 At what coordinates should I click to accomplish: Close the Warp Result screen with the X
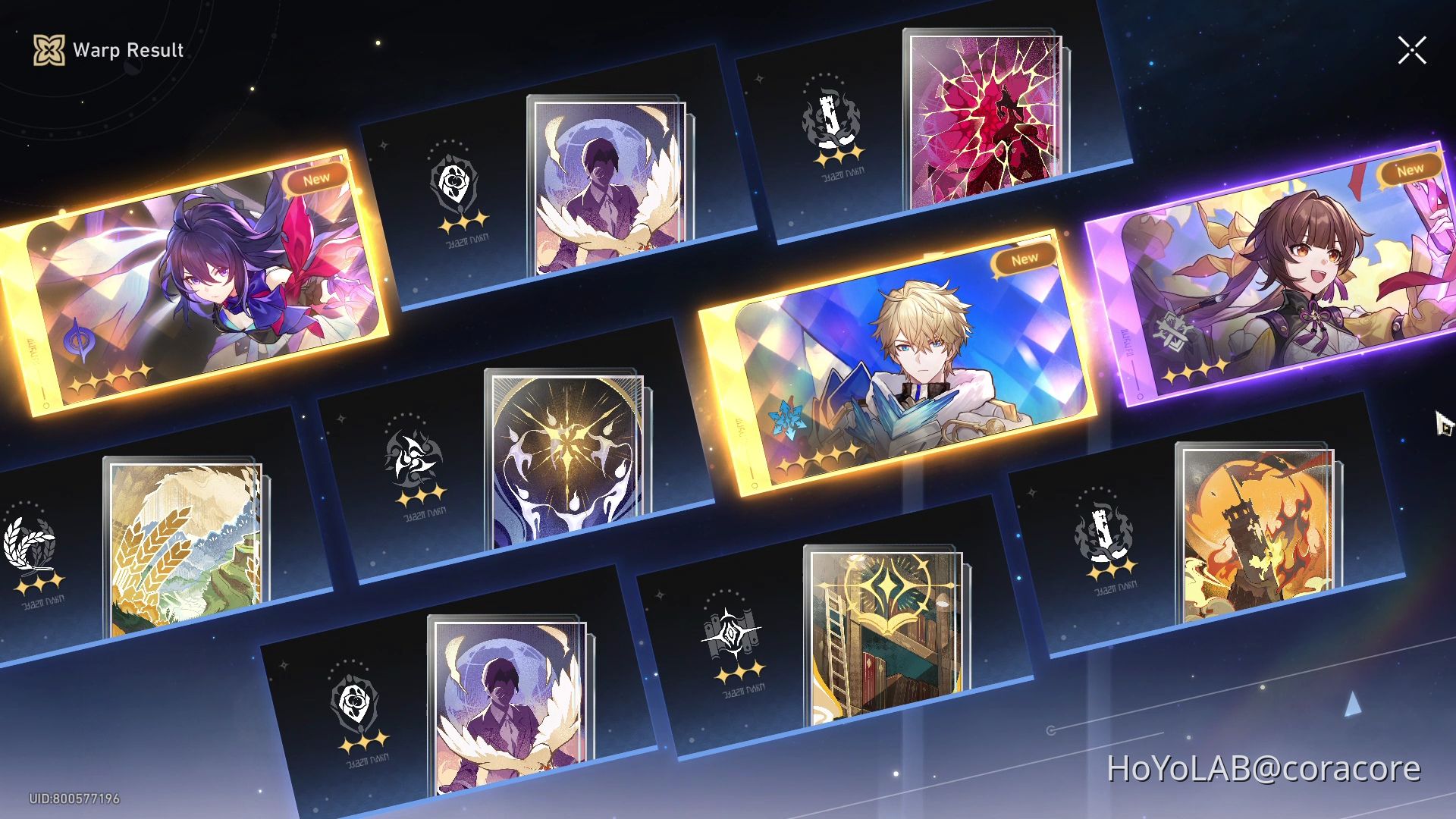[x=1412, y=50]
